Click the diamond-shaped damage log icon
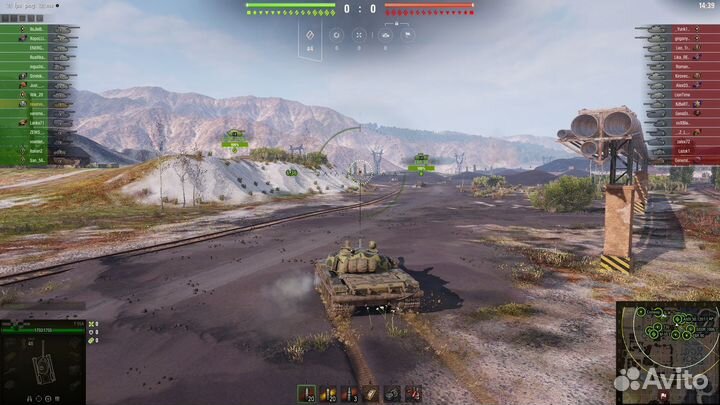This screenshot has height=405, width=720. (310, 35)
